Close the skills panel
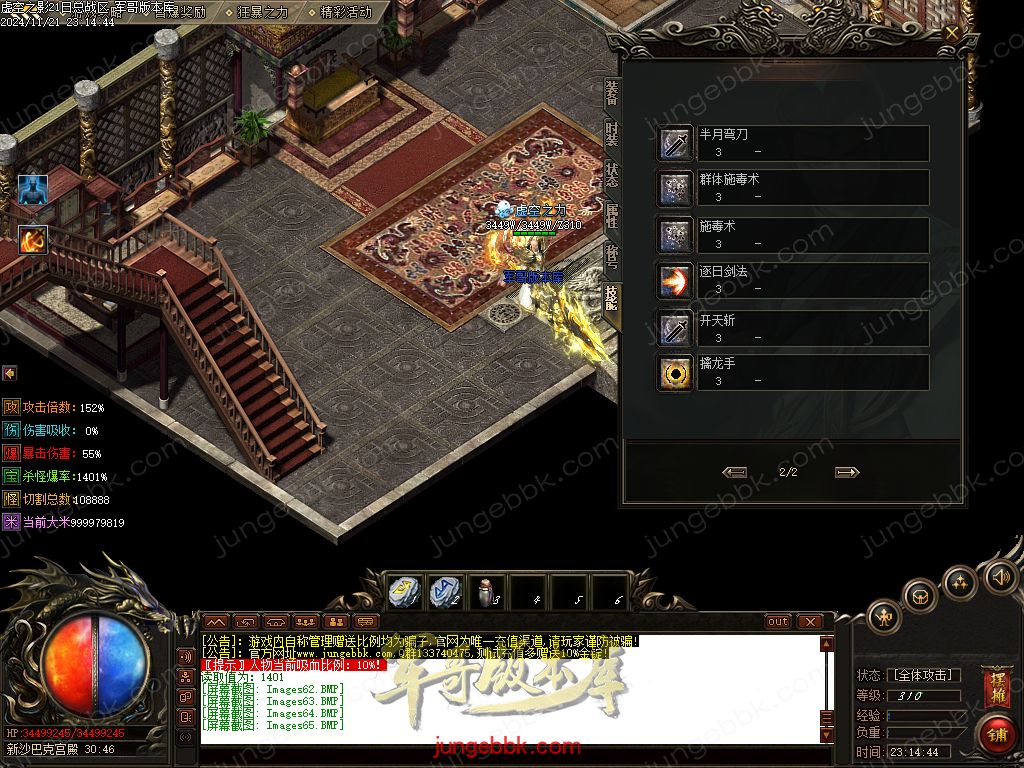Viewport: 1024px width, 768px height. click(x=952, y=32)
